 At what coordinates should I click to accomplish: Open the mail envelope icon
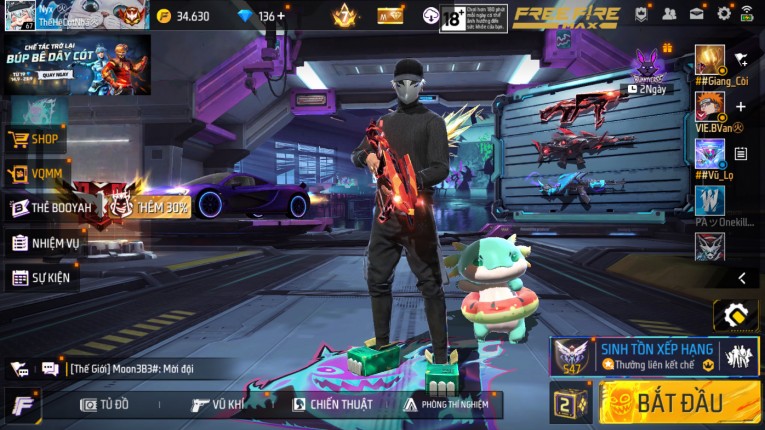tap(696, 14)
